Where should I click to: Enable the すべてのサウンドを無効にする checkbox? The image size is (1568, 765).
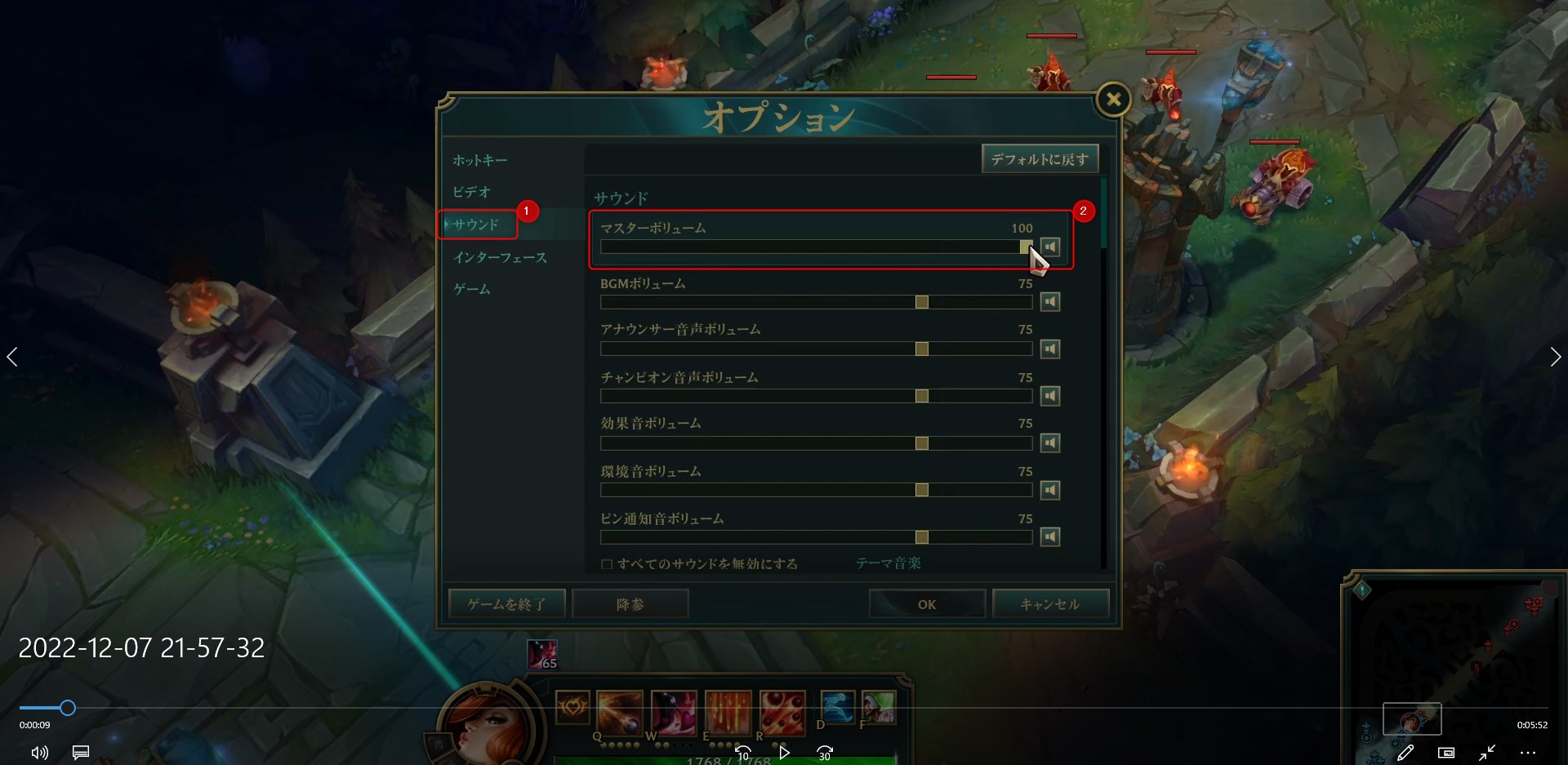pyautogui.click(x=606, y=563)
